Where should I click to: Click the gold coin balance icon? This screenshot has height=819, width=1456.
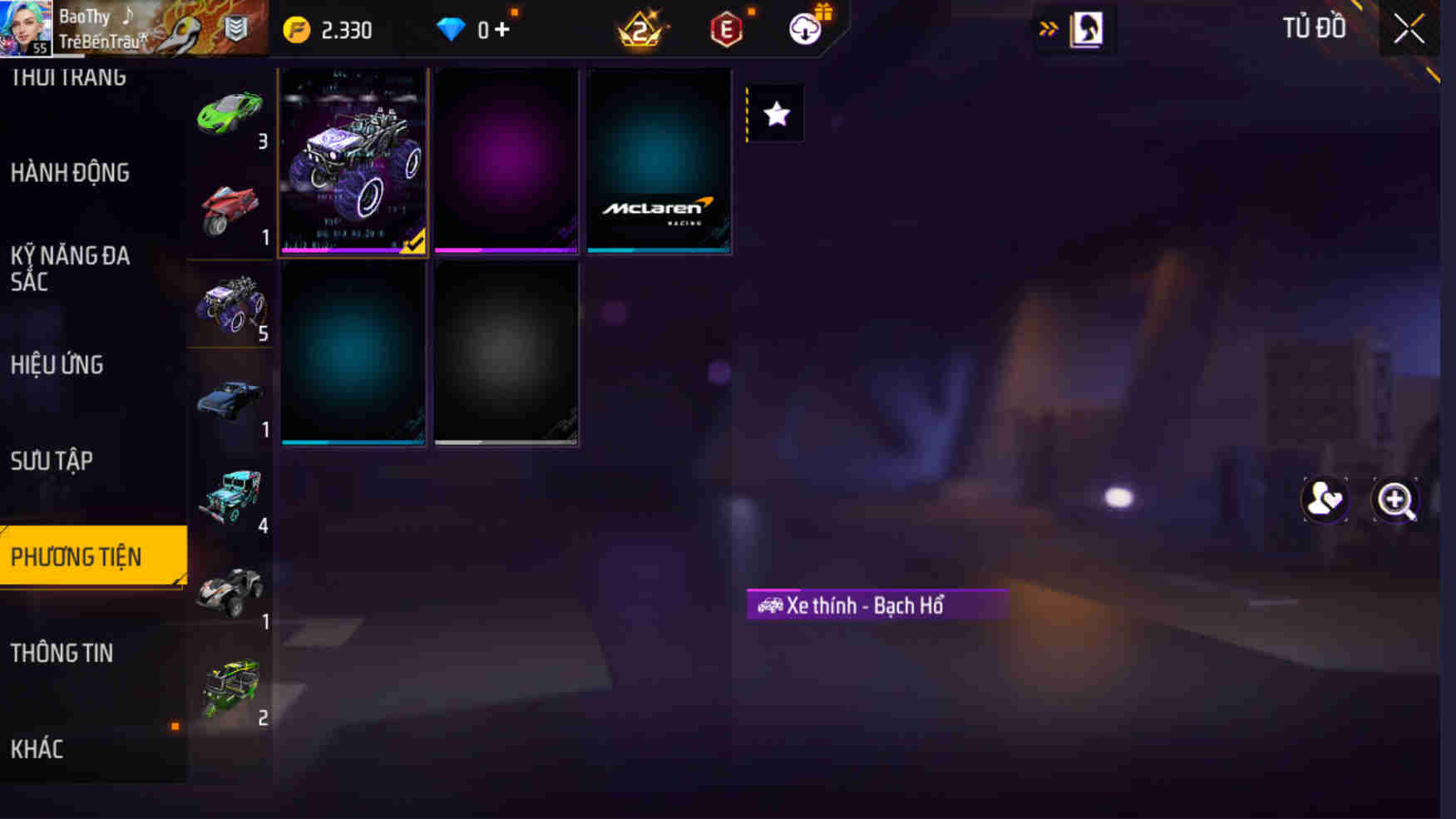[x=295, y=28]
